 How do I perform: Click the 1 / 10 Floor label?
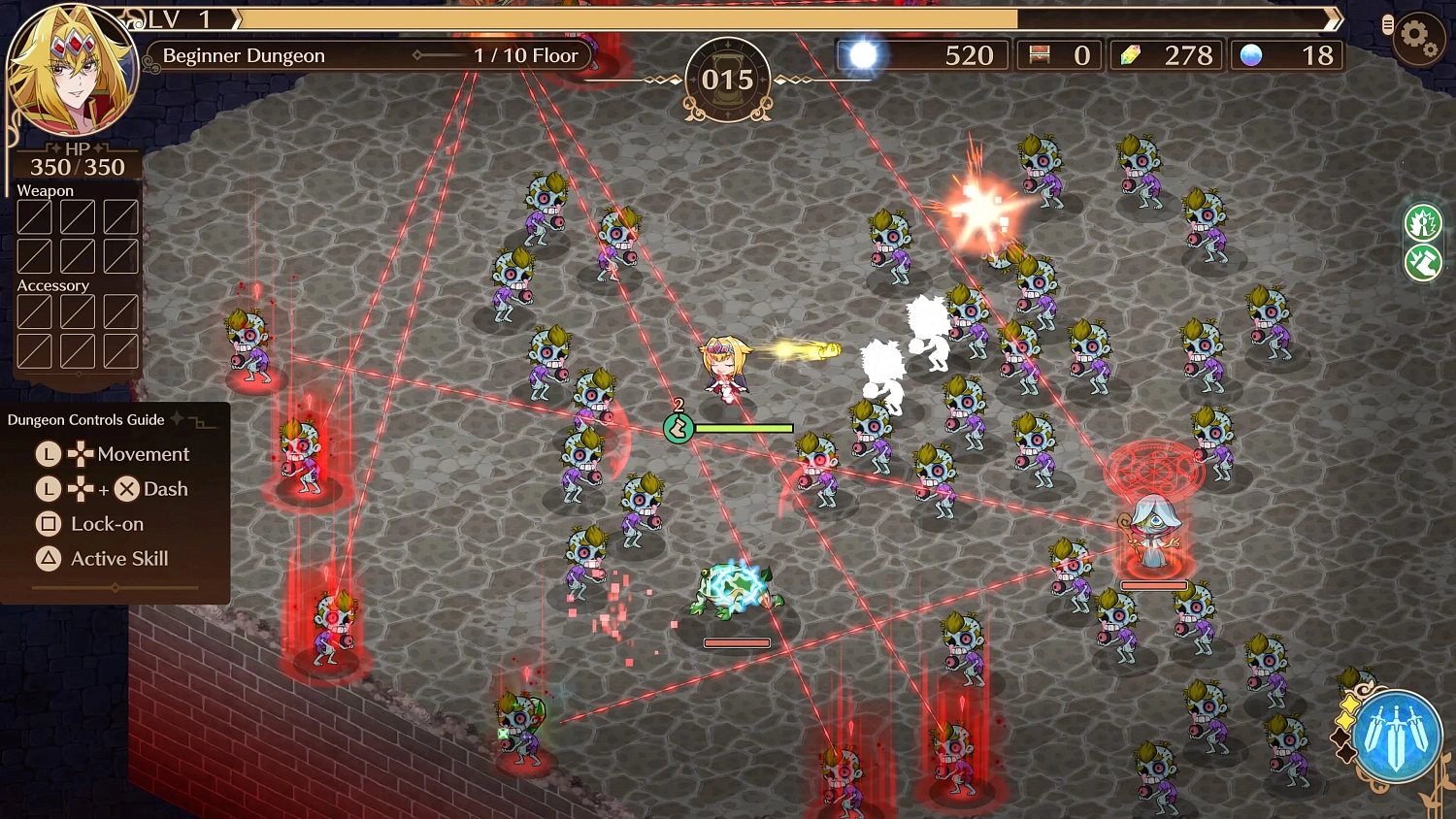coord(525,55)
